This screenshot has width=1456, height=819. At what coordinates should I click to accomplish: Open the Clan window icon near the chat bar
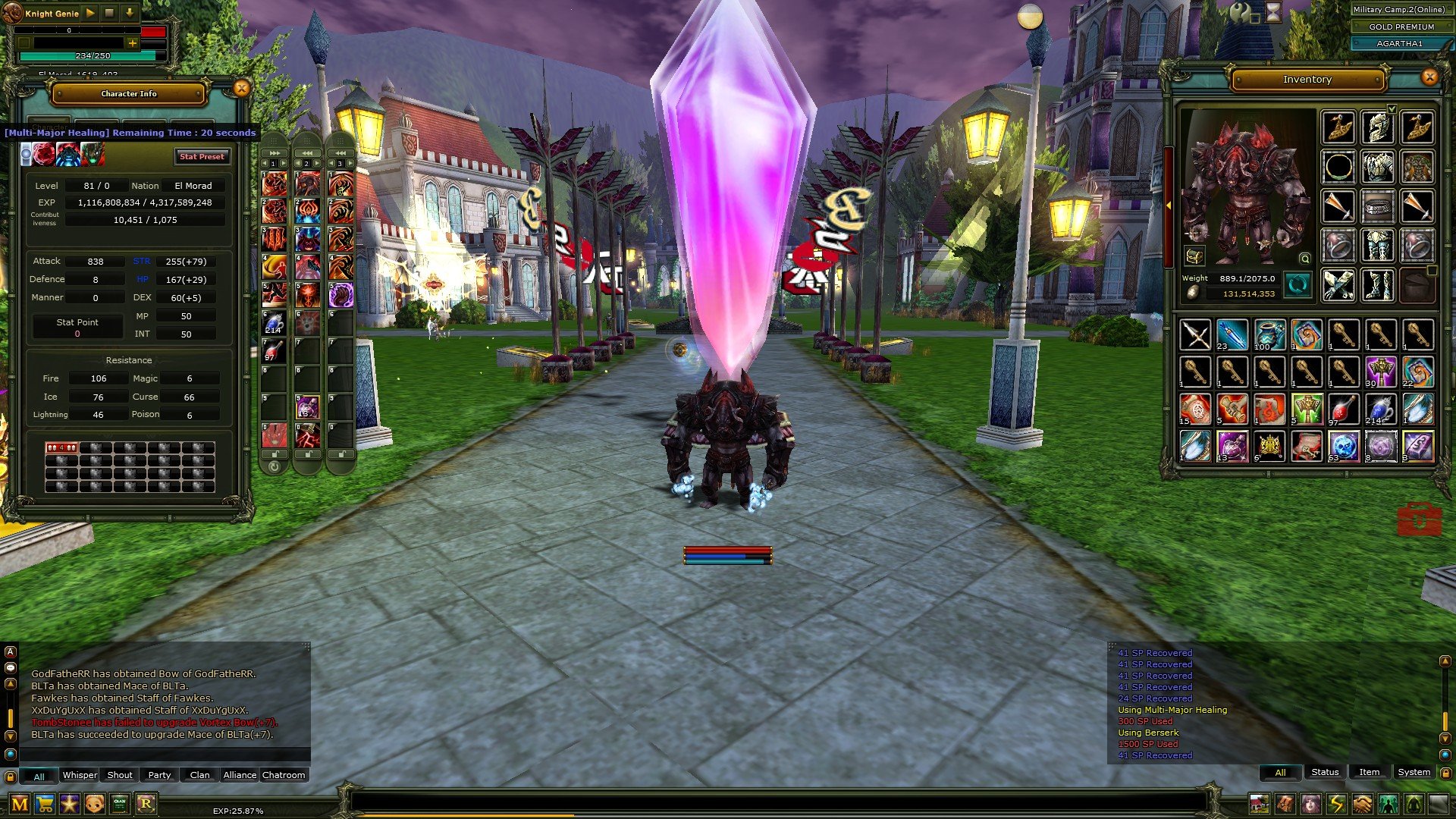(119, 803)
